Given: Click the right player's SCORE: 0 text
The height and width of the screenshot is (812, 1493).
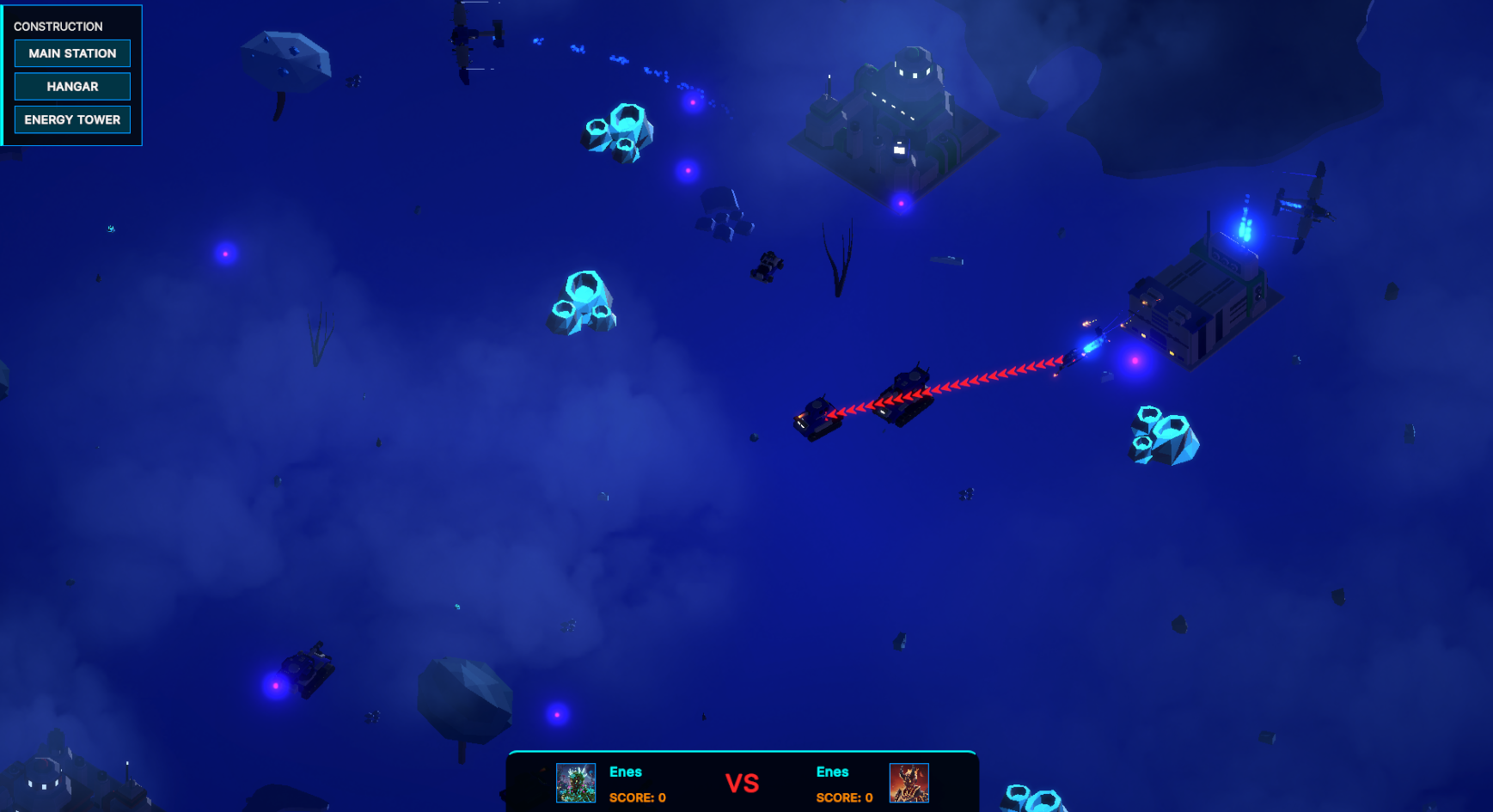Looking at the screenshot, I should click(844, 797).
